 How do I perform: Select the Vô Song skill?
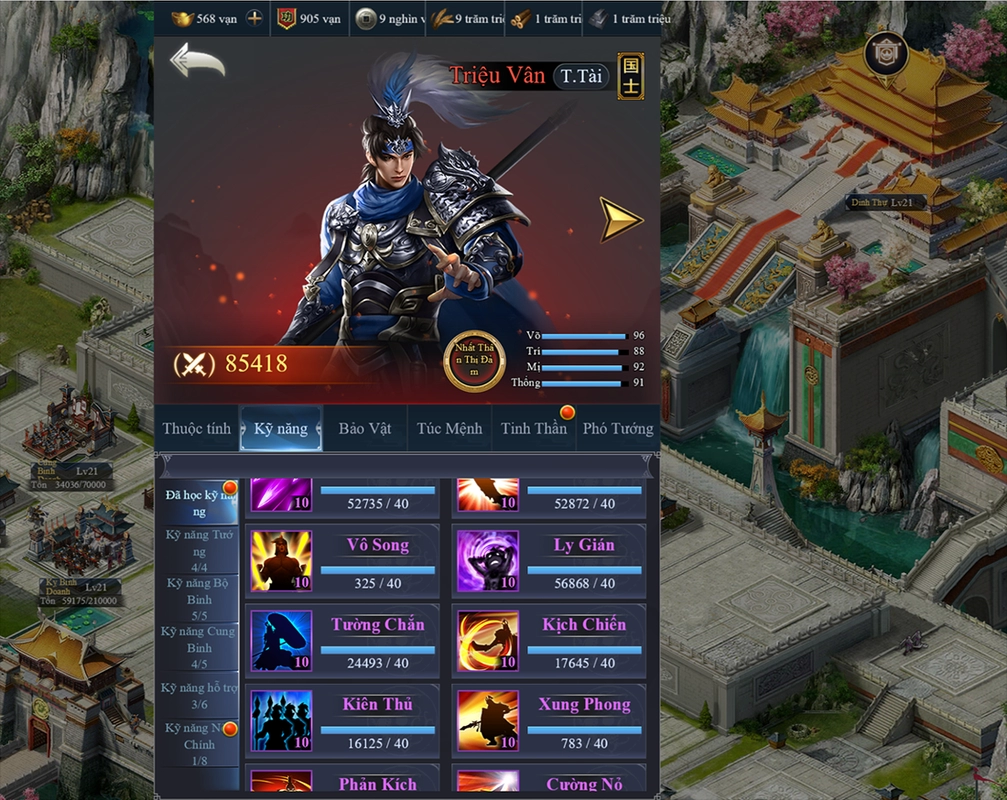342,561
